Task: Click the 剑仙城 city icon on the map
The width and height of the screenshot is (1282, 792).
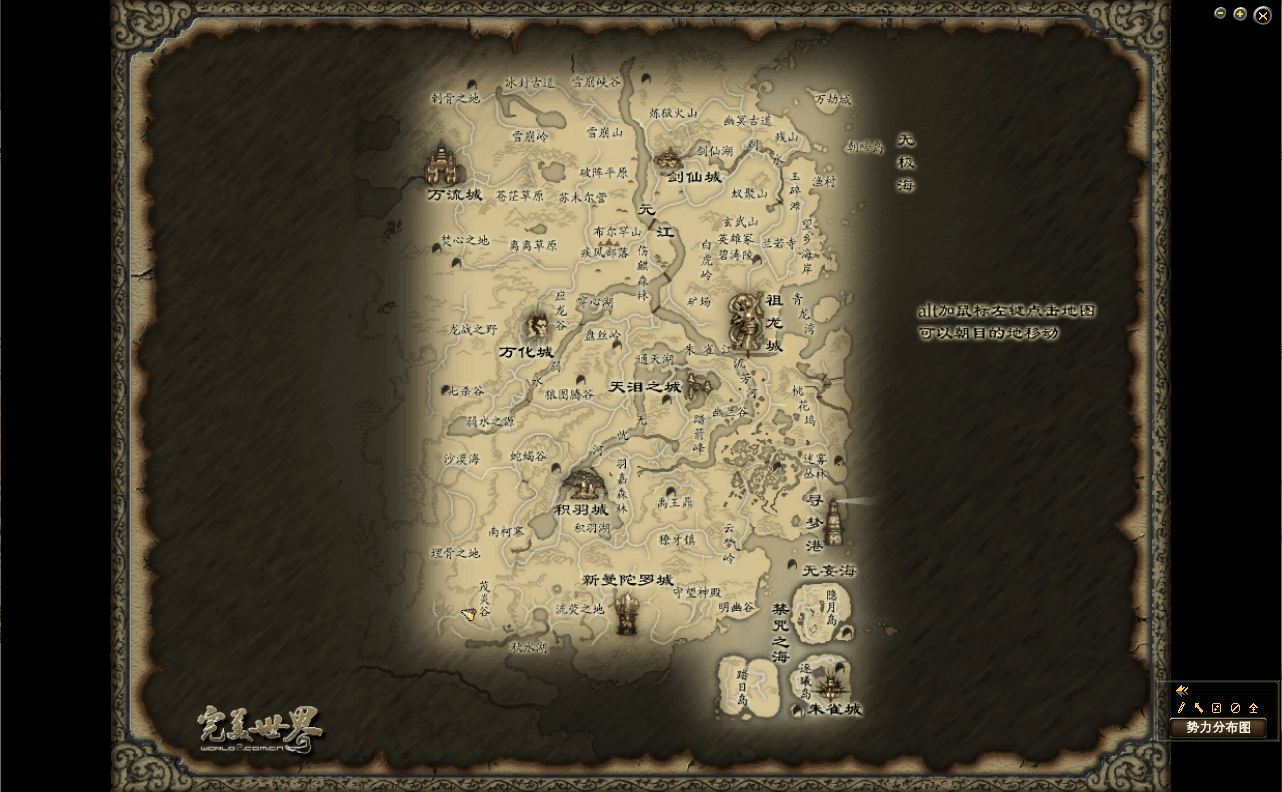Action: pos(668,158)
